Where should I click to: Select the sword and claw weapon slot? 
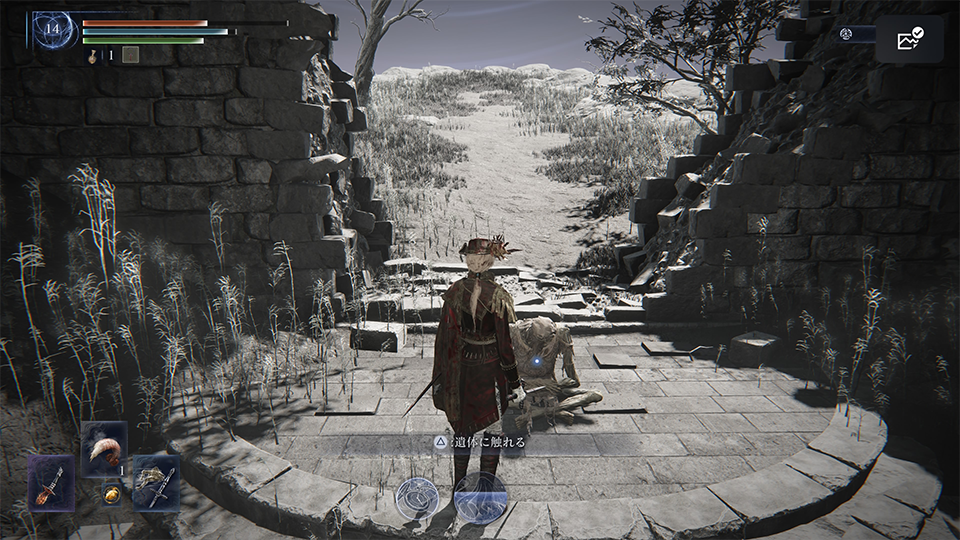click(x=156, y=482)
